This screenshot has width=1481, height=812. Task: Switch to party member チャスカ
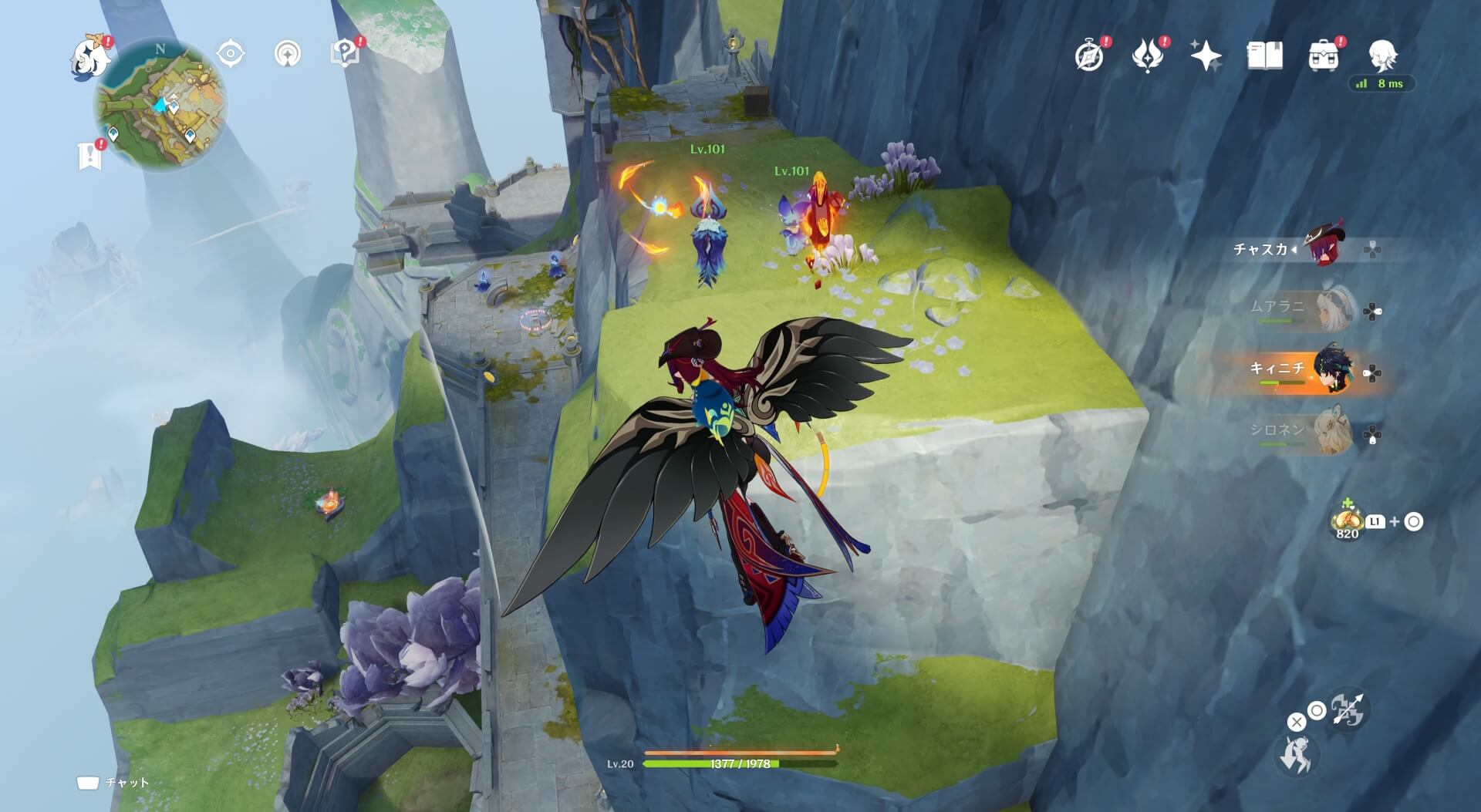tap(1324, 247)
